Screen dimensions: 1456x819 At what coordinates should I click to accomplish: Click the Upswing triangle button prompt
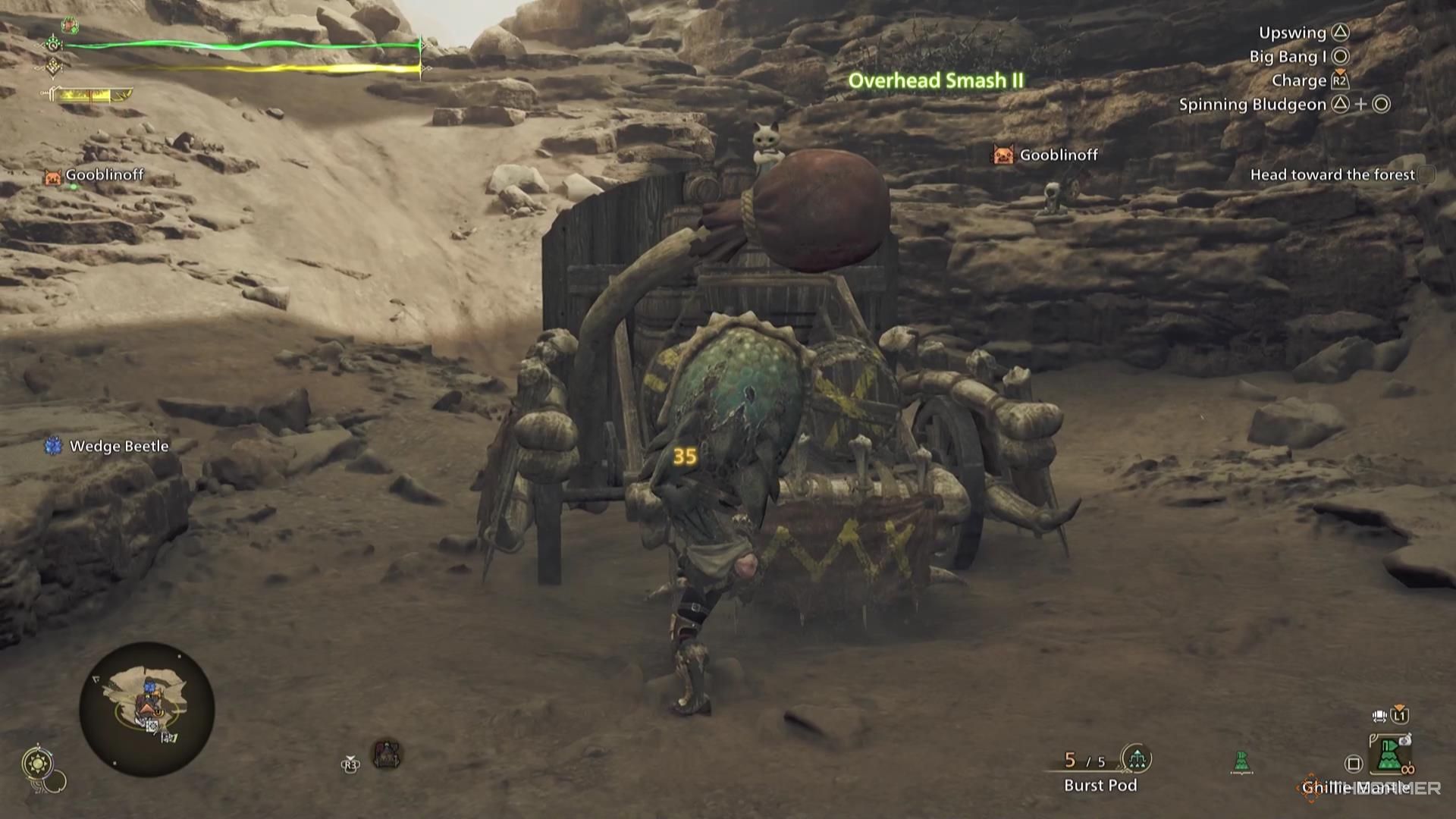click(1342, 33)
